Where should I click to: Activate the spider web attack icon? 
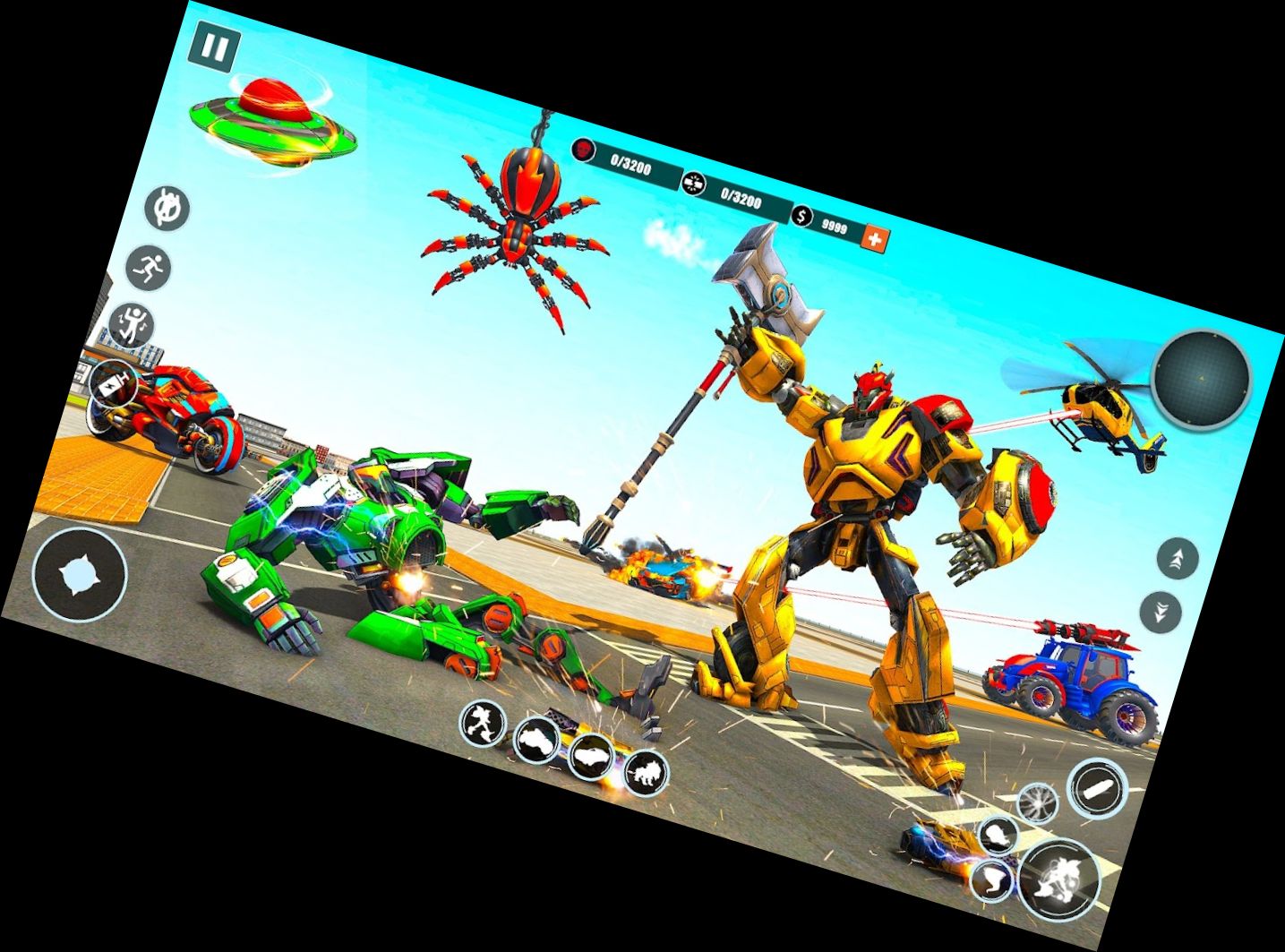[1038, 802]
